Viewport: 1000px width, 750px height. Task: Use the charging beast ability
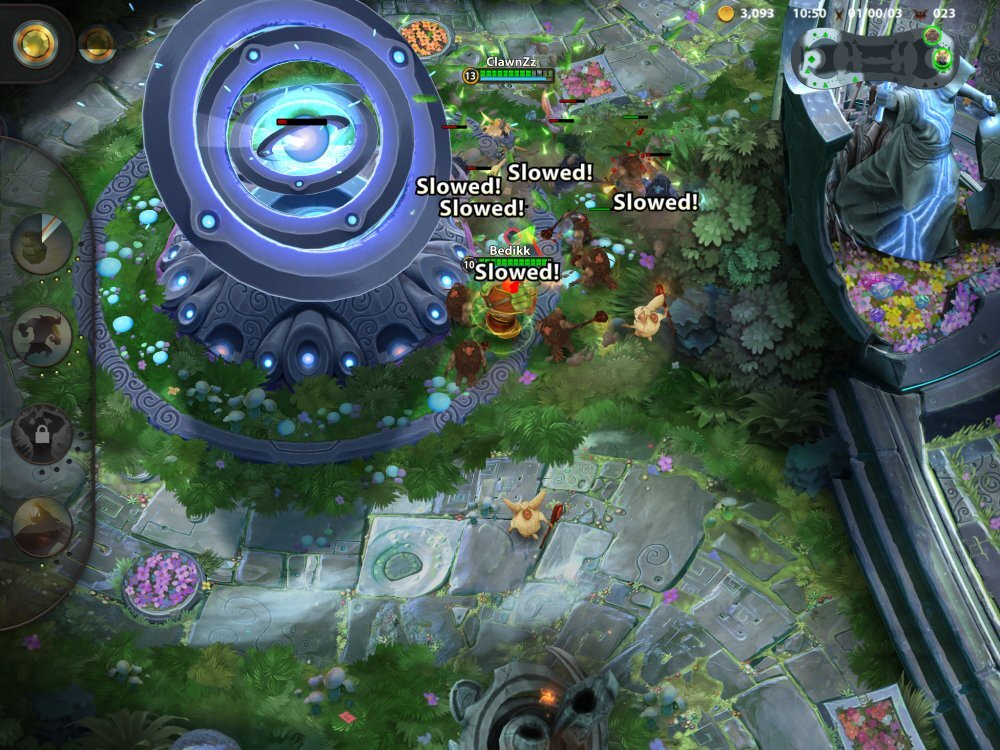click(x=42, y=336)
